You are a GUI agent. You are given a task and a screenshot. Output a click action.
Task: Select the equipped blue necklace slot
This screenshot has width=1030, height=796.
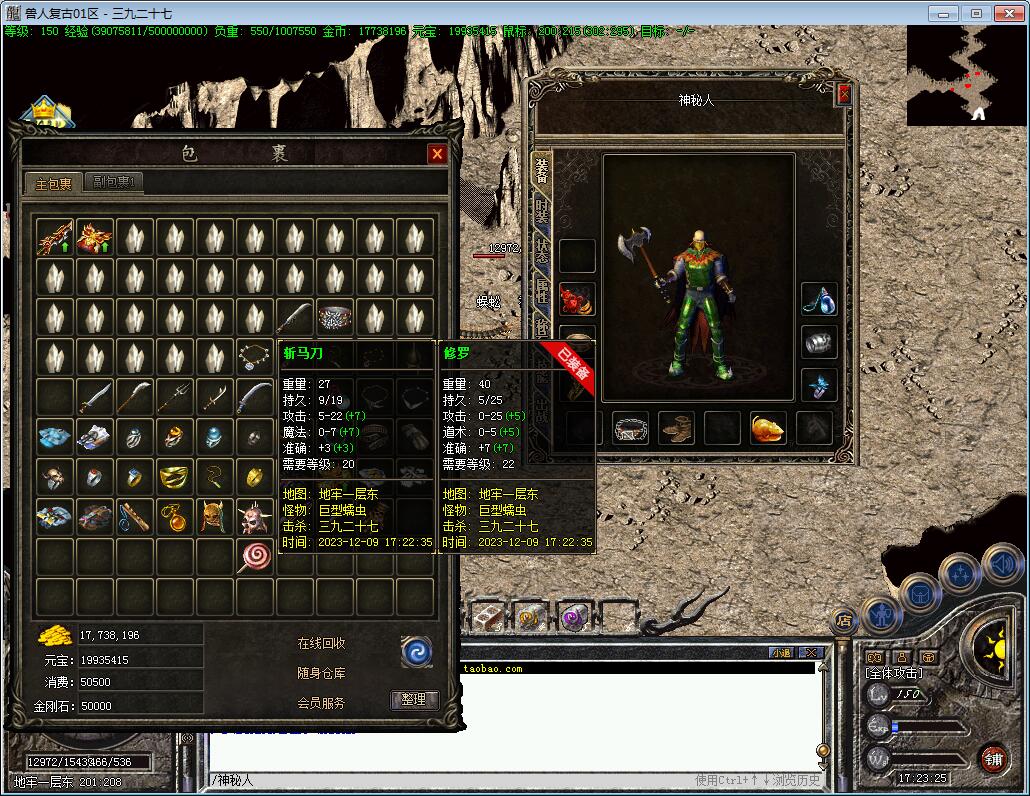(x=819, y=299)
